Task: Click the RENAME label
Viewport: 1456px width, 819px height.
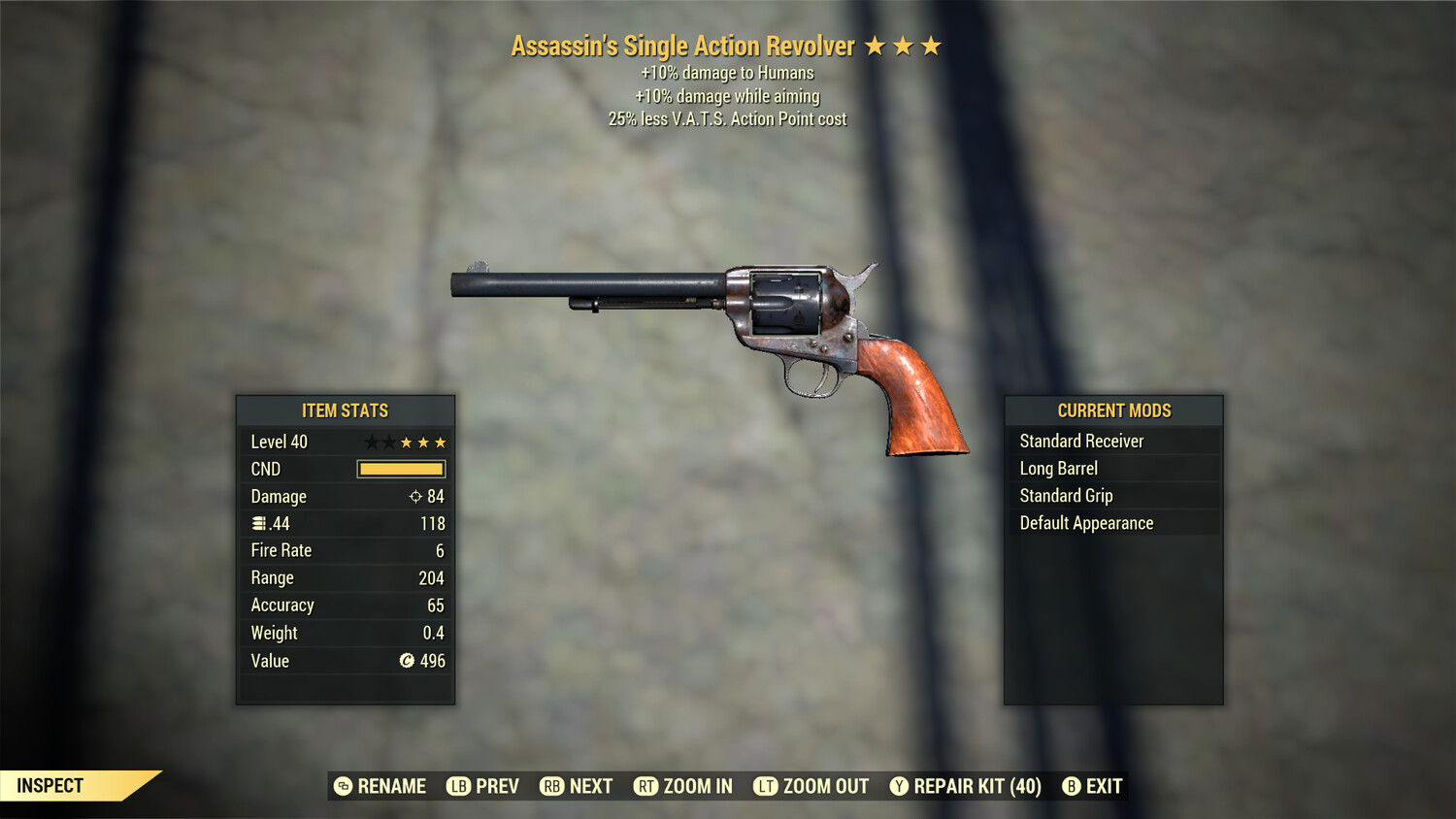Action: coord(392,786)
